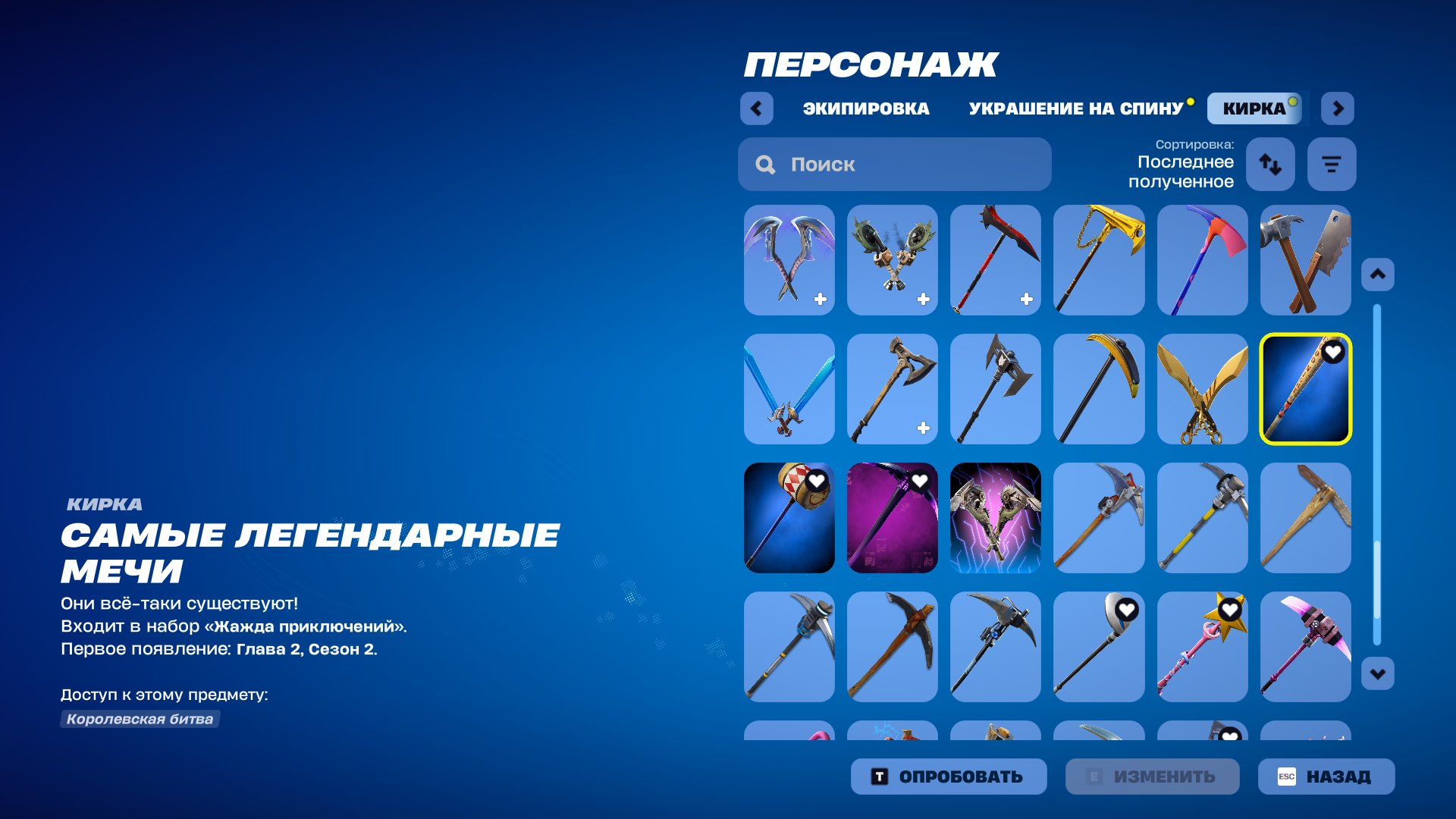Toggle the heart on the golden star wand
Screen dimensions: 1456x819
coord(1228,610)
